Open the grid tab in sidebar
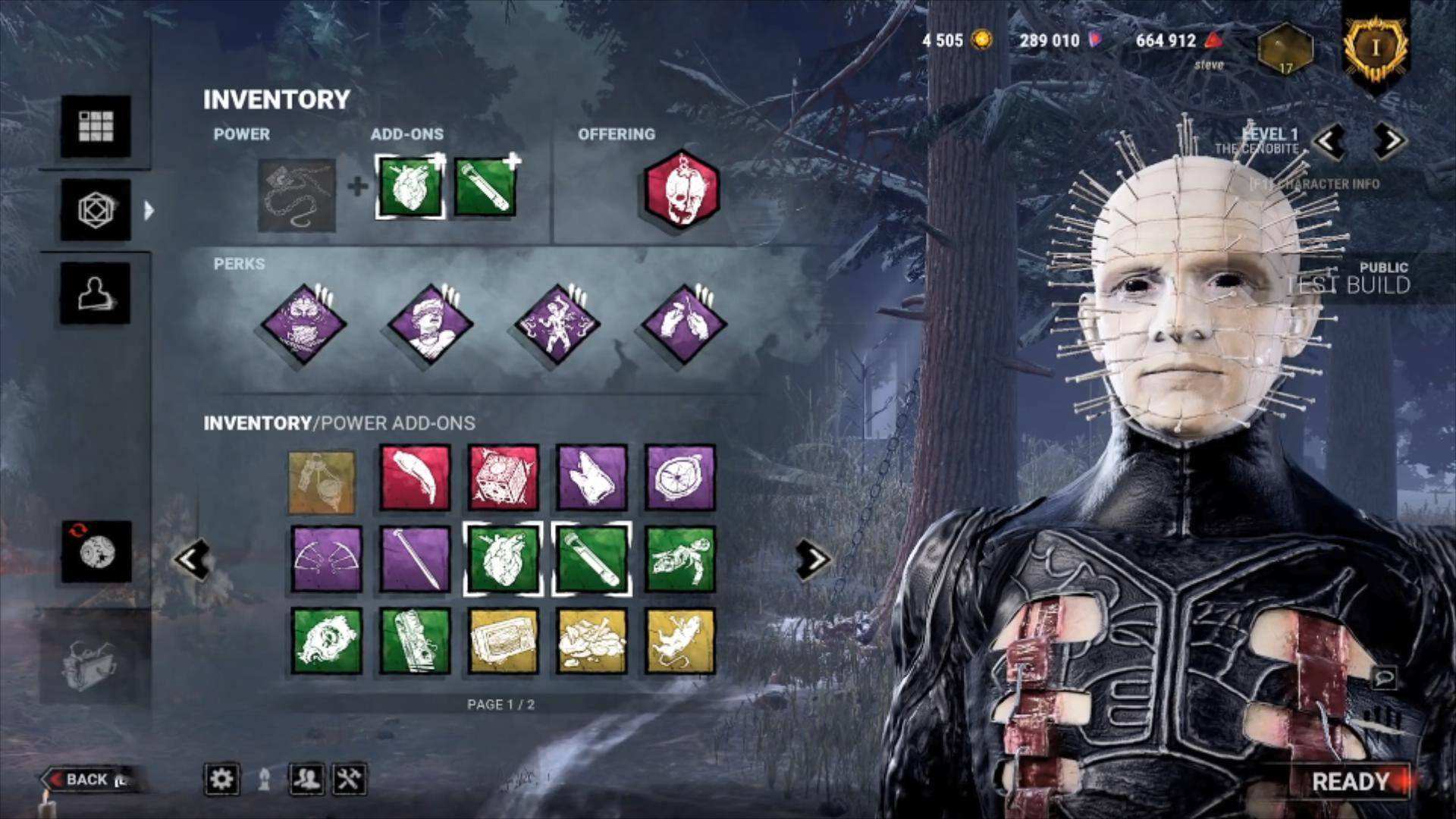The image size is (1456, 819). click(x=96, y=126)
